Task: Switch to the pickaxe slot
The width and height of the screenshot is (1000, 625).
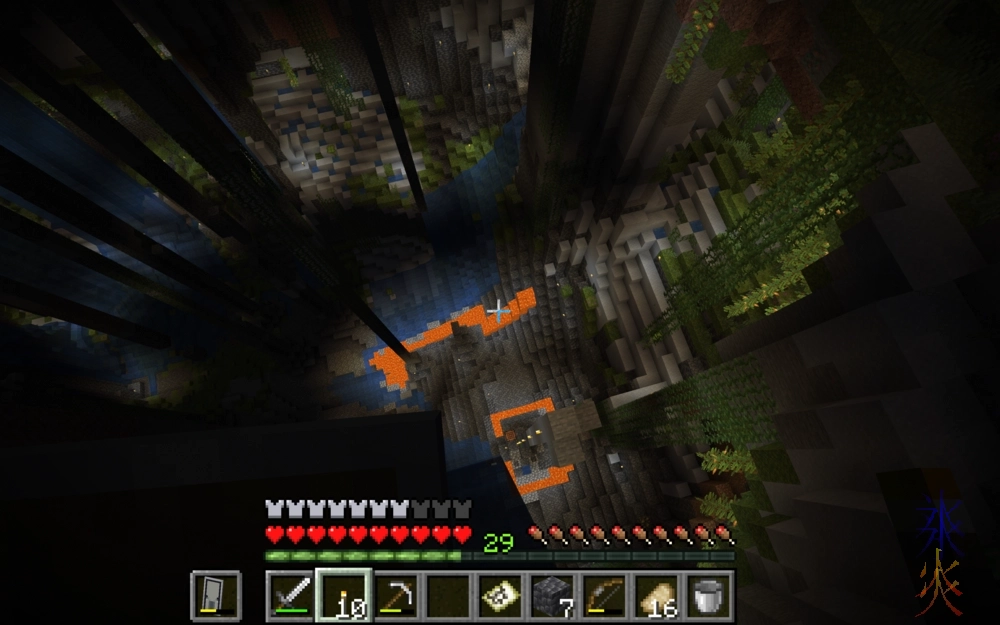Action: [395, 595]
